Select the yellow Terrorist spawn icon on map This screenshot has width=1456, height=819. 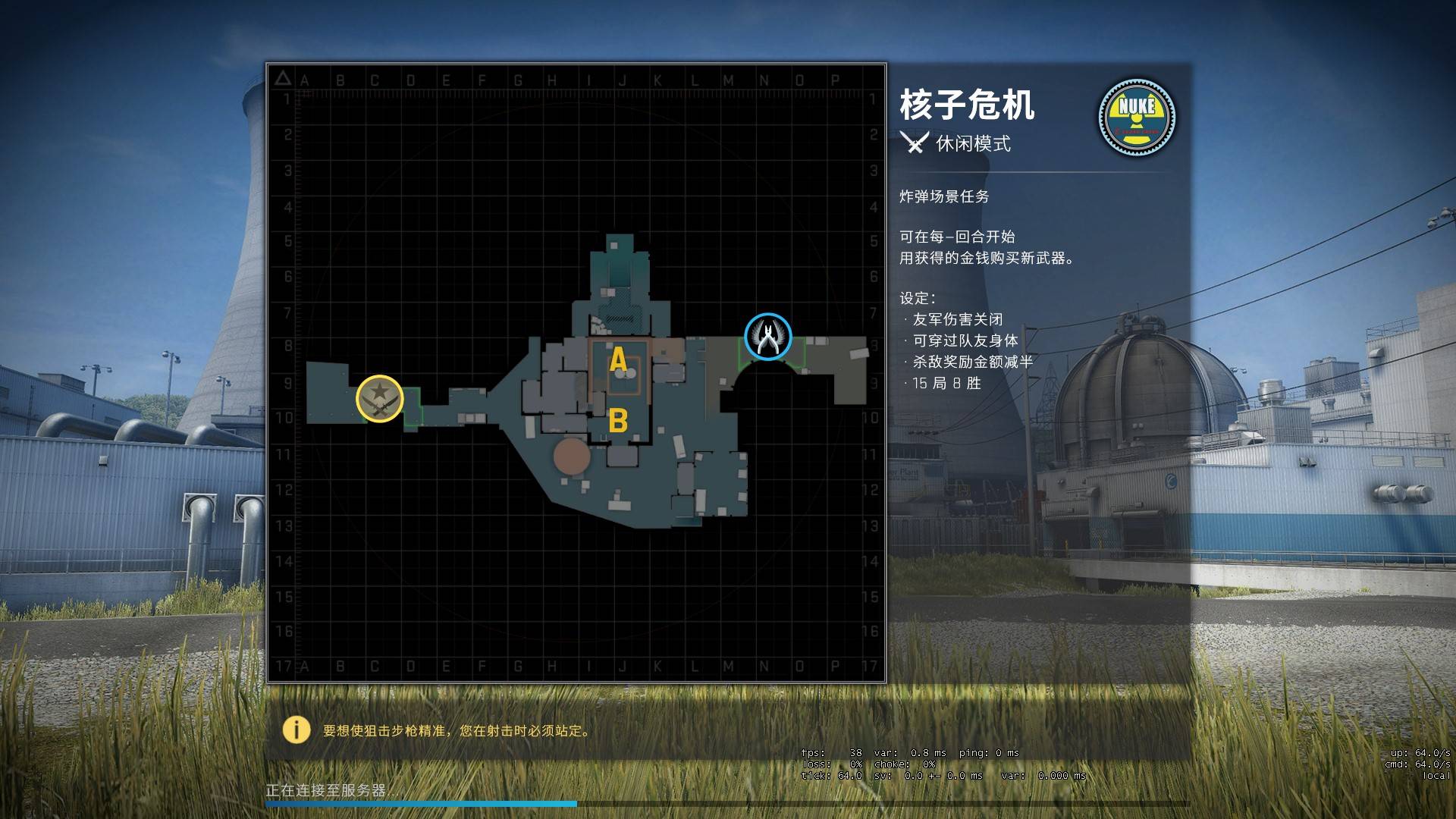tap(381, 397)
